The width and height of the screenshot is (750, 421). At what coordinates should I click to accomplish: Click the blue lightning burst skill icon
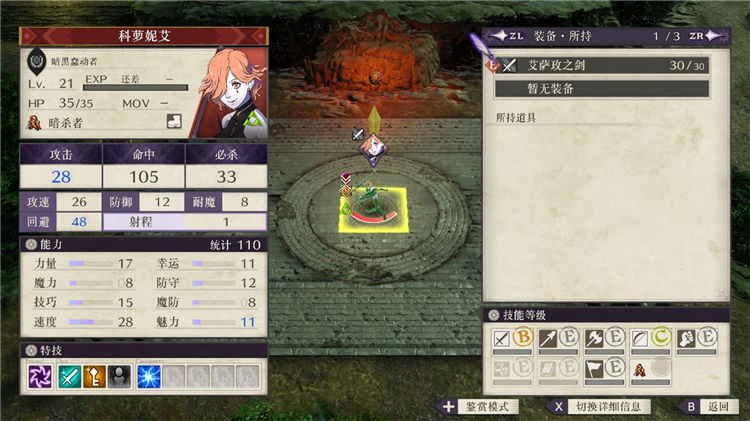149,376
